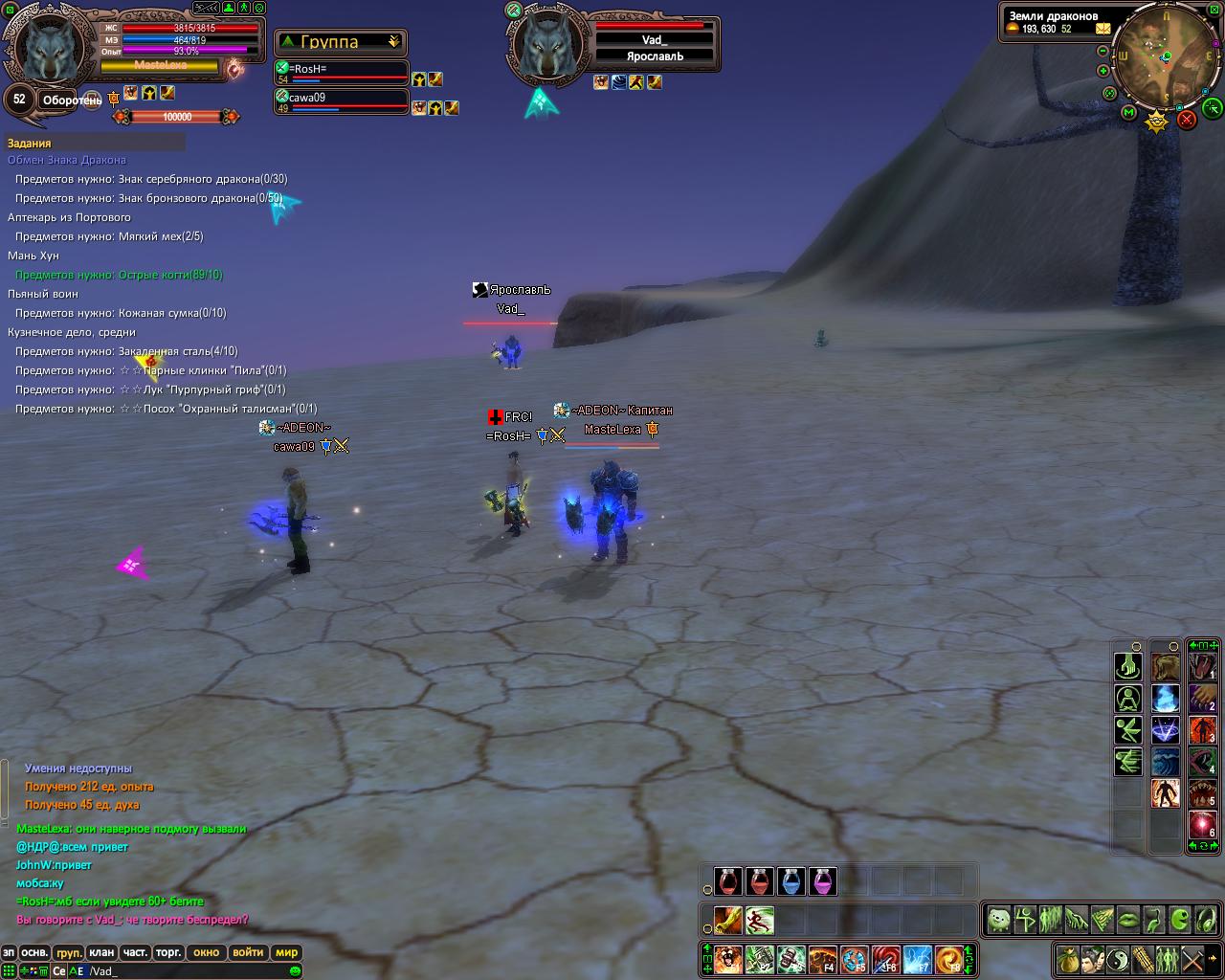The height and width of the screenshot is (980, 1225).
Task: Use the blue potion in the hotbar
Action: coord(791,880)
